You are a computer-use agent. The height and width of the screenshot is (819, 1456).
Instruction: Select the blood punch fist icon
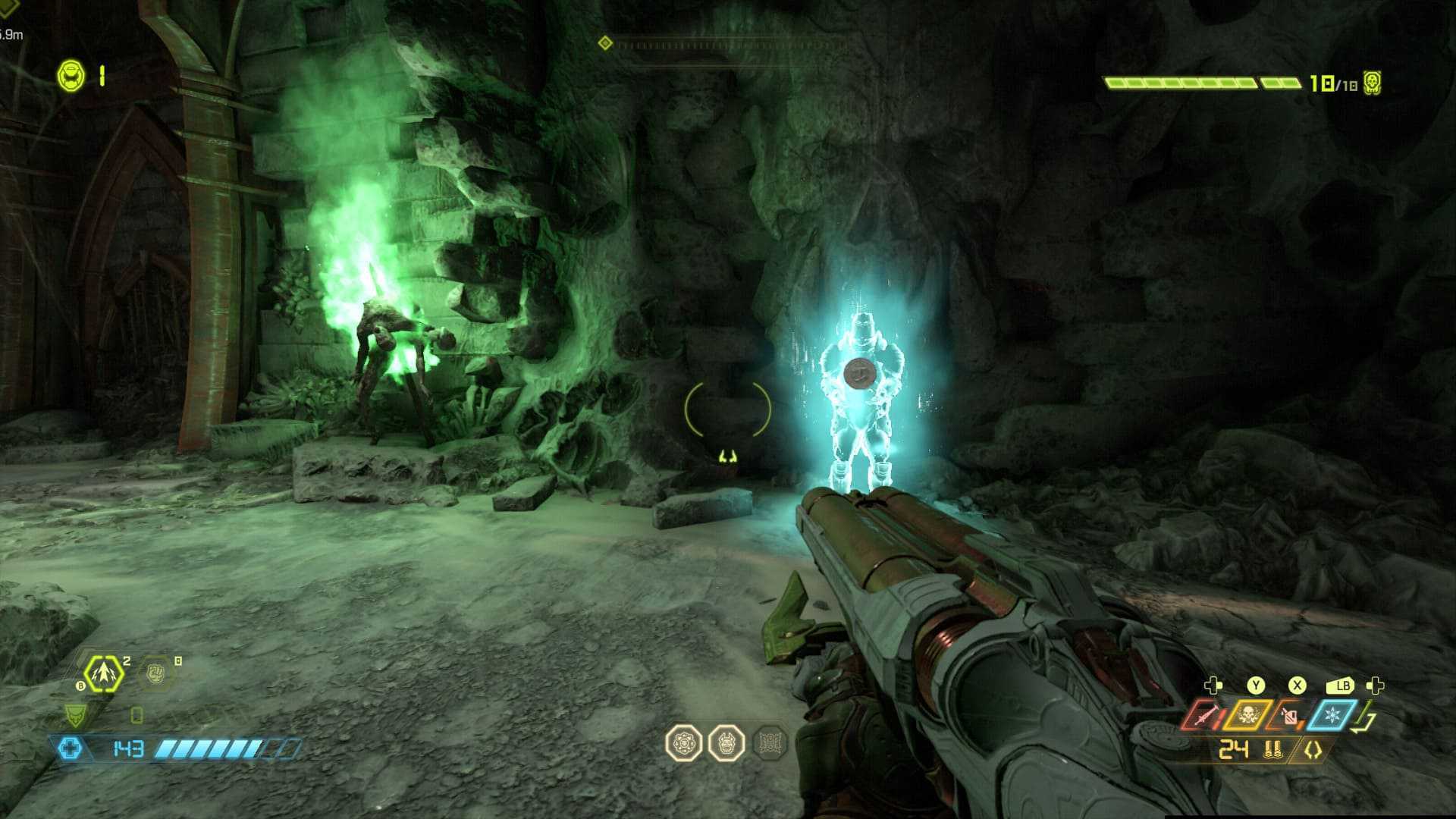(x=156, y=673)
